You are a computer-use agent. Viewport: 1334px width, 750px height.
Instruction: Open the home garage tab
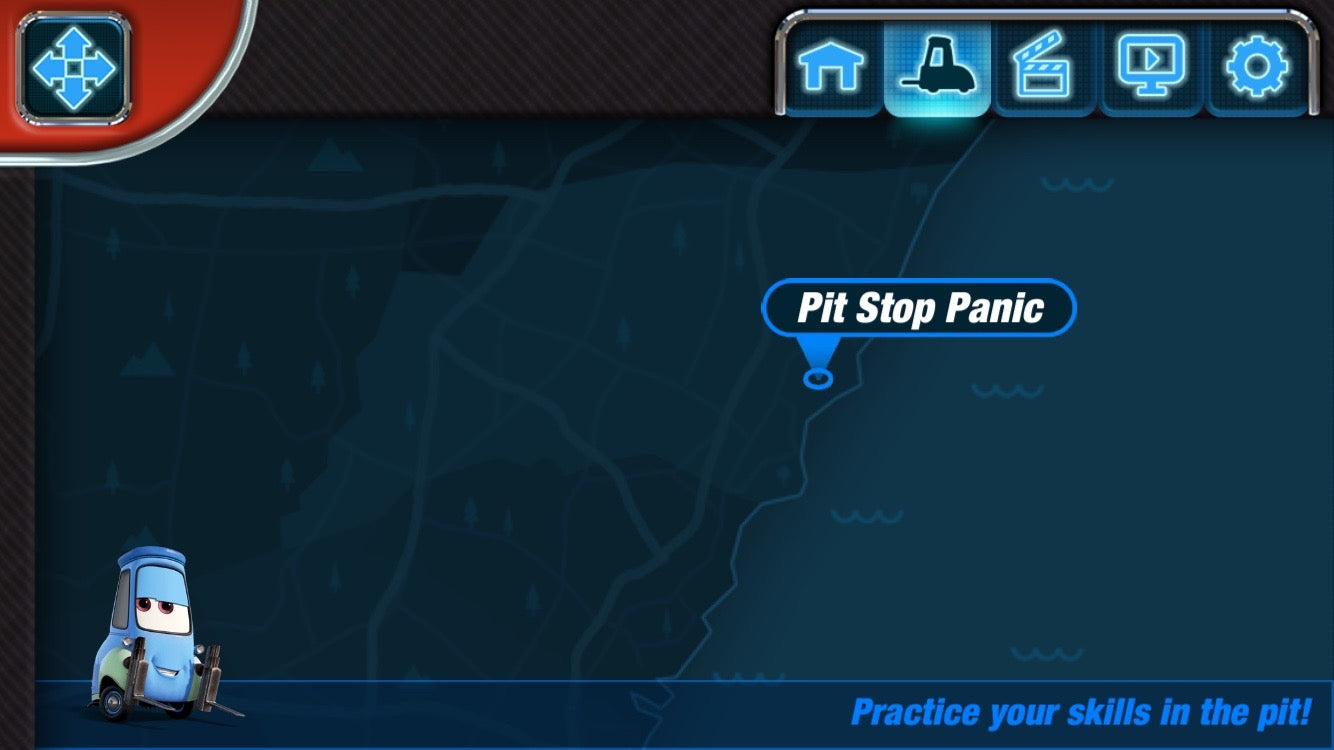click(830, 68)
